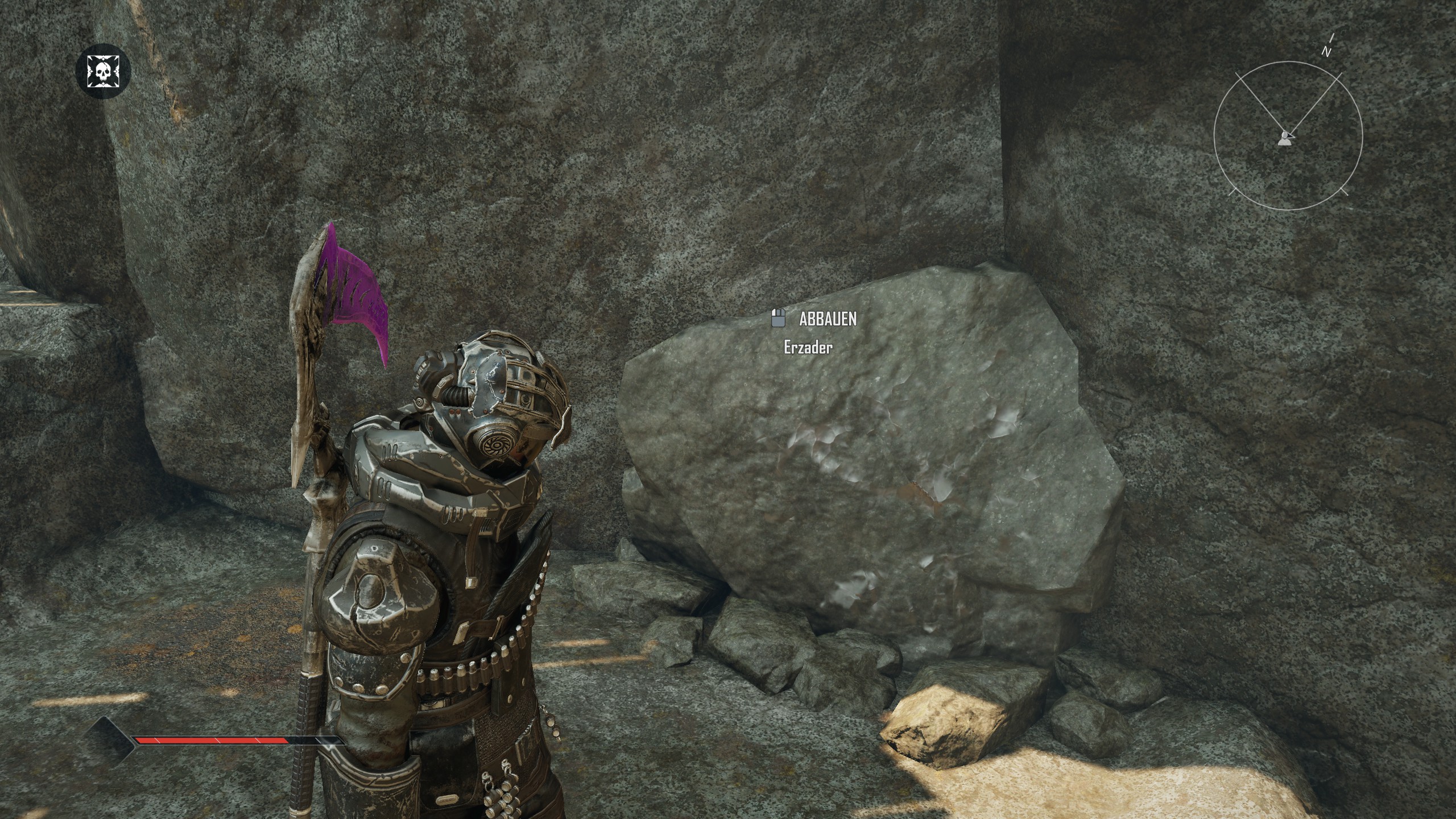1456x819 pixels.
Task: Select the ABBAUEN mining prompt
Action: [815, 319]
